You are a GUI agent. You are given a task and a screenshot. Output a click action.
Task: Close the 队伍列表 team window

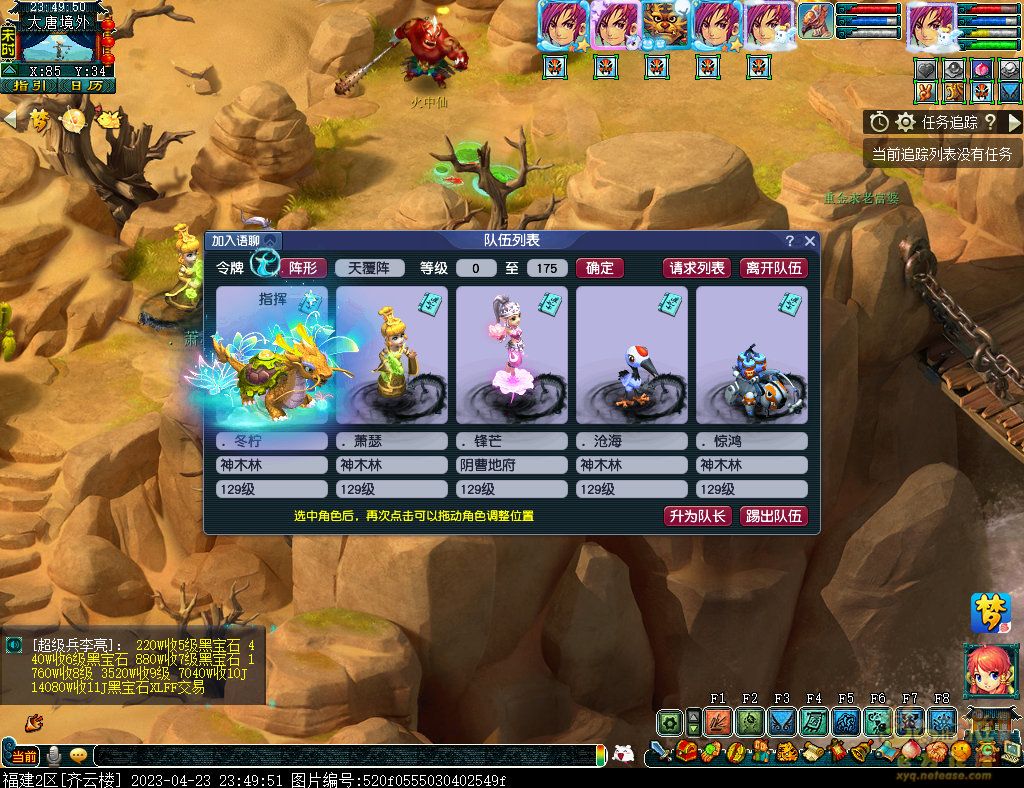pos(810,241)
